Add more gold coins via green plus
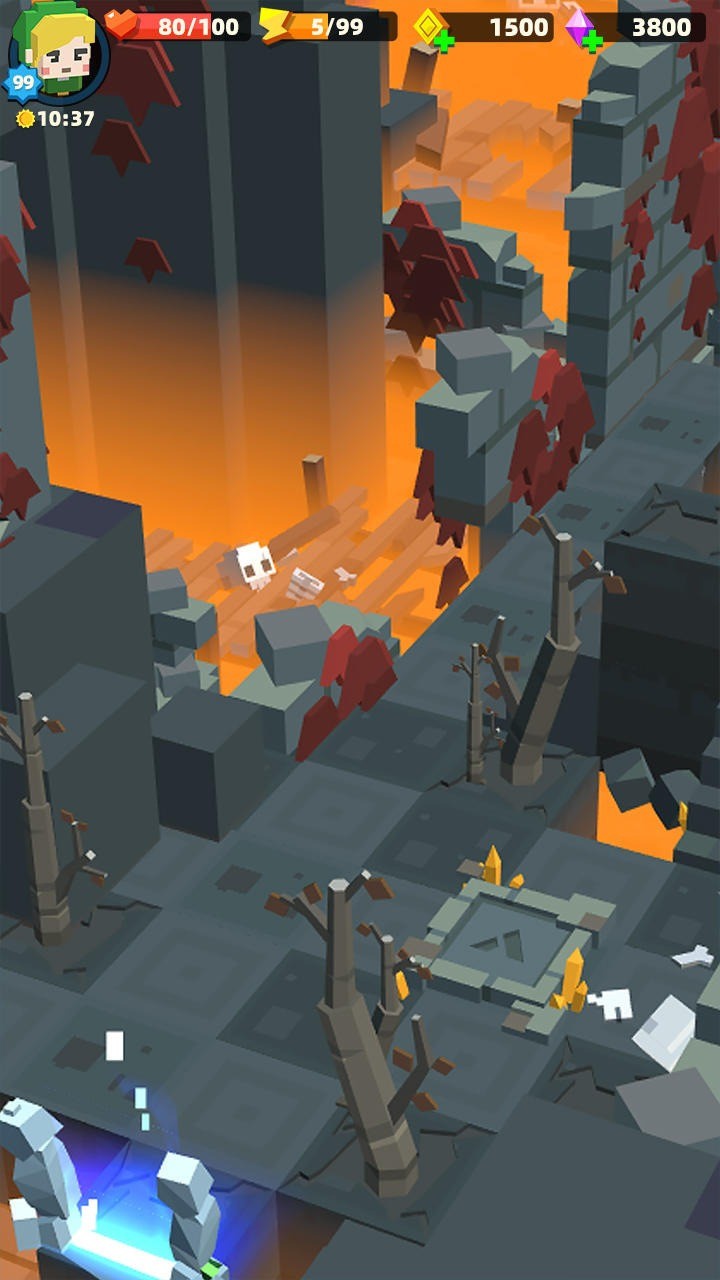 pos(444,41)
